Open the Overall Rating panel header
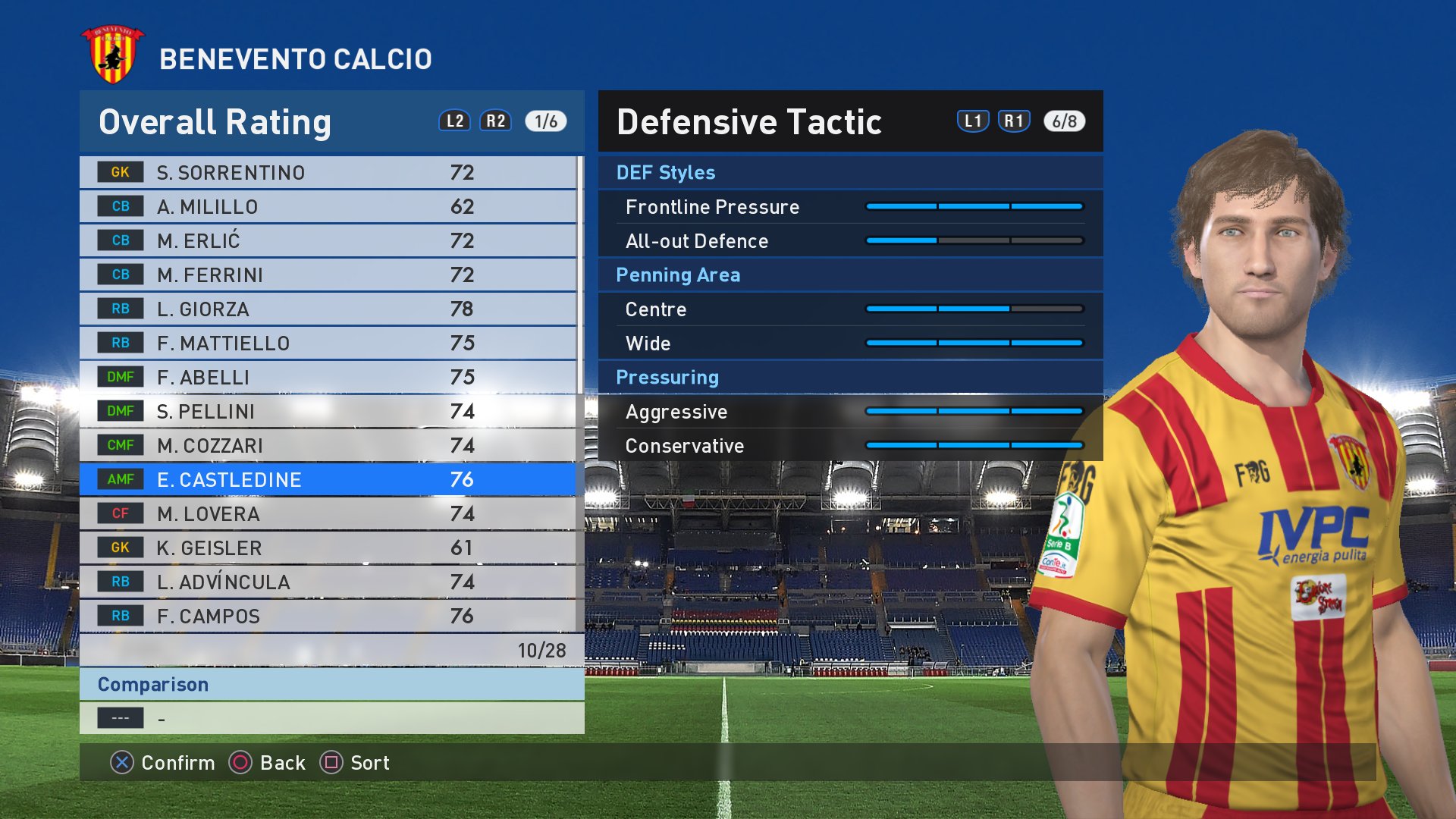The height and width of the screenshot is (819, 1456). 215,122
